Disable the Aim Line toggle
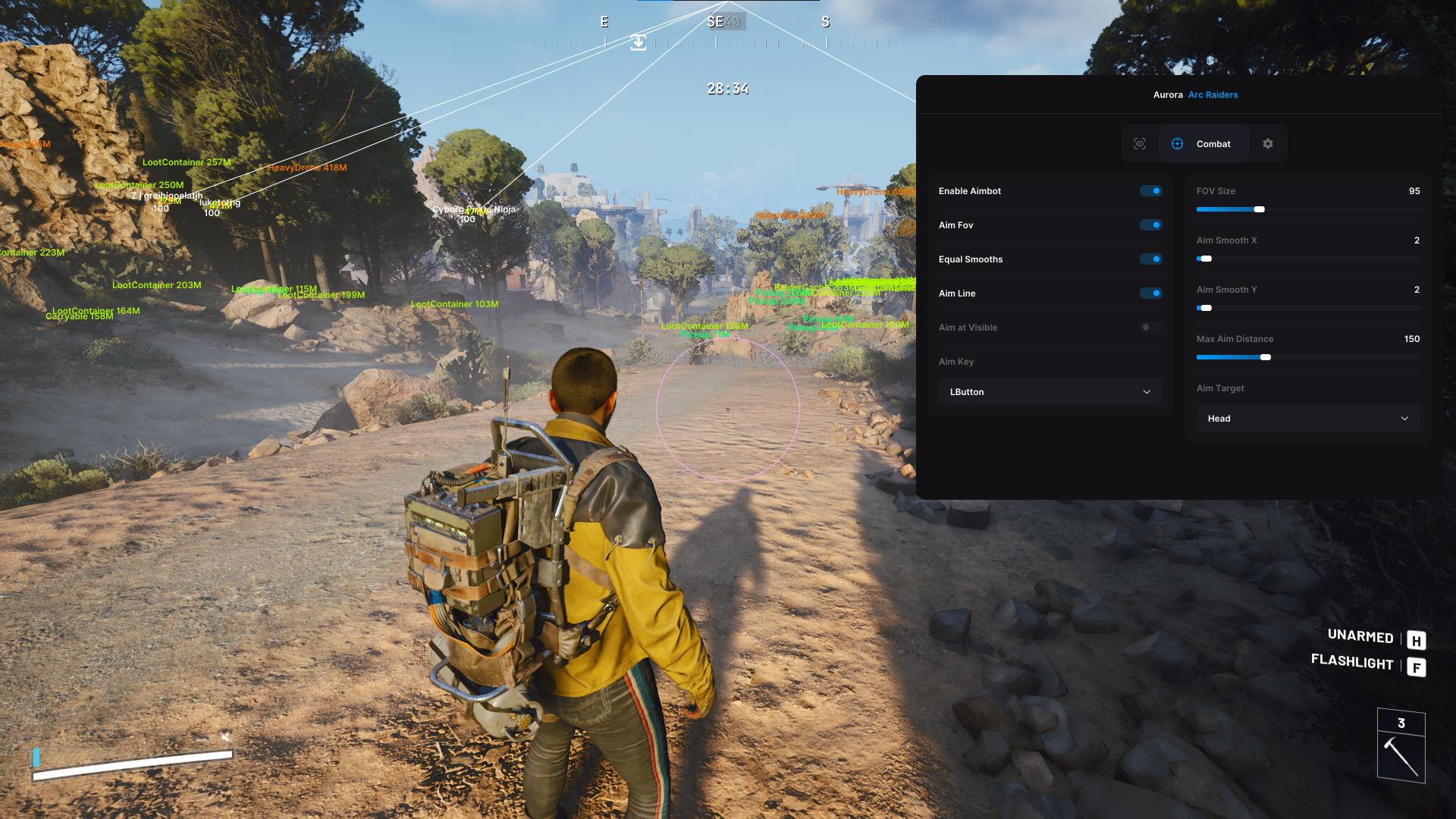Screen dimensions: 1456x819 point(1150,293)
